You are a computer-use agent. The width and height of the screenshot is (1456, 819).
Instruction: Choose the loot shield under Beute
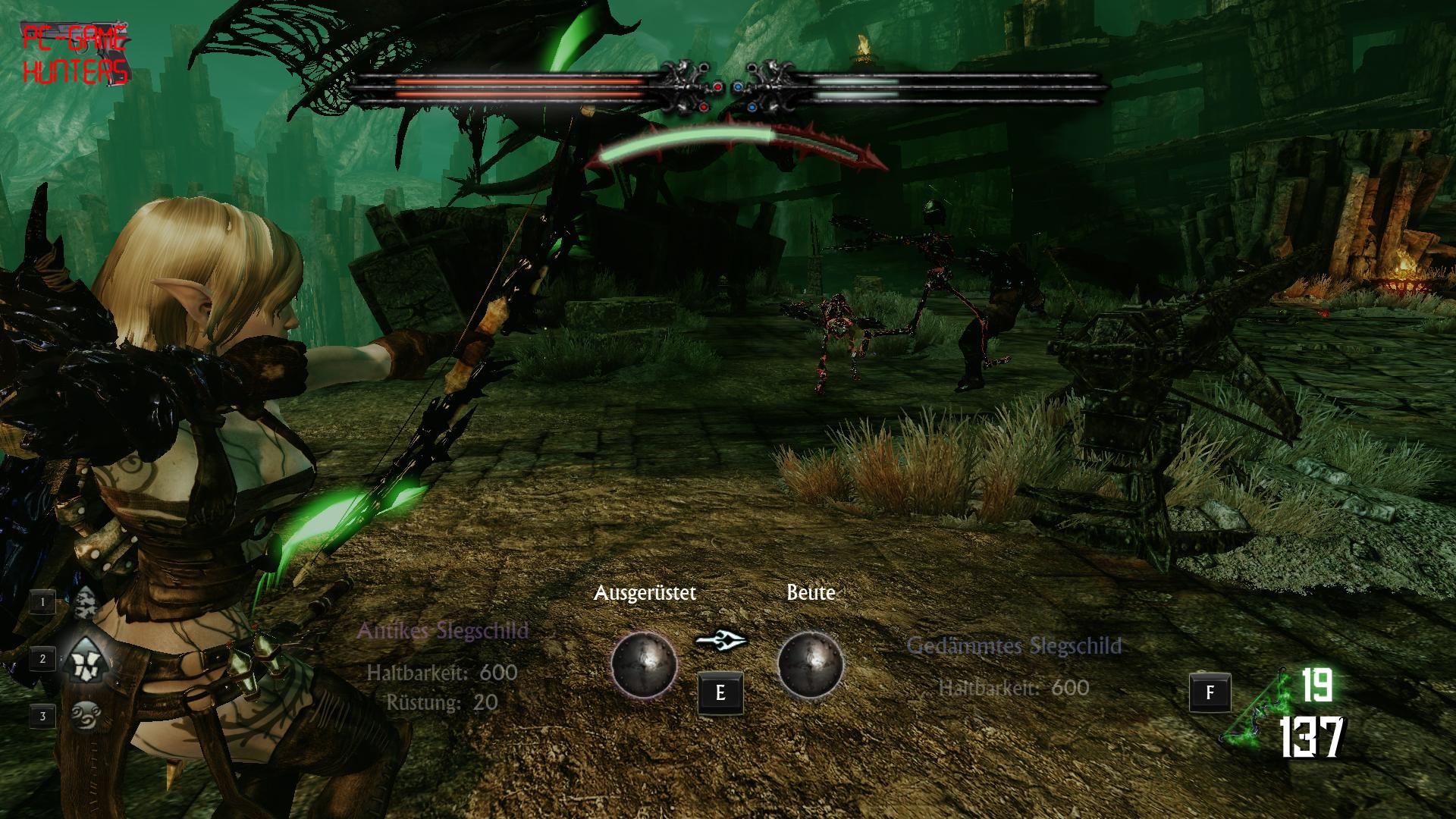[x=810, y=664]
